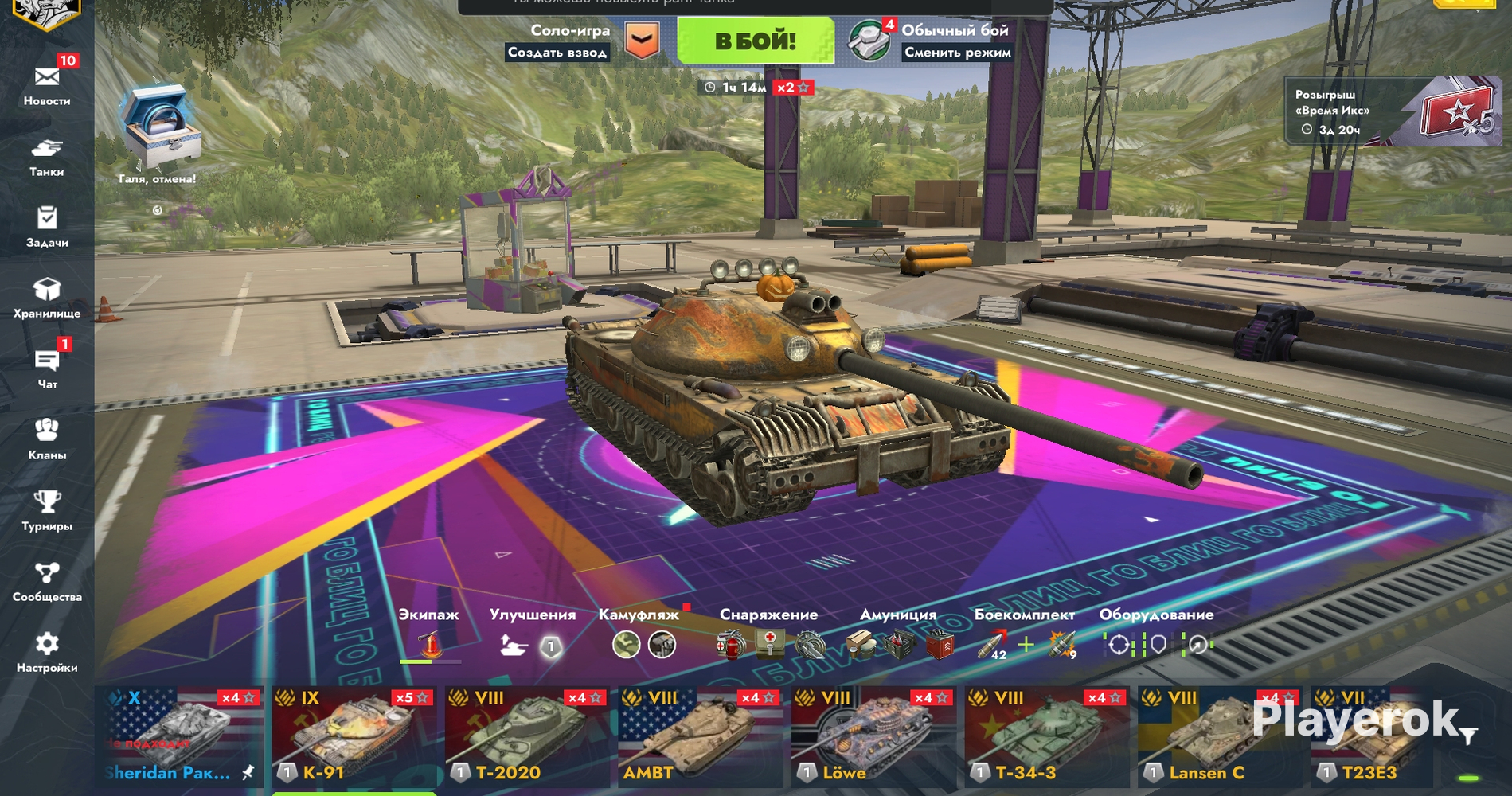View the Турниры tournaments page
The width and height of the screenshot is (1512, 796).
click(x=47, y=510)
